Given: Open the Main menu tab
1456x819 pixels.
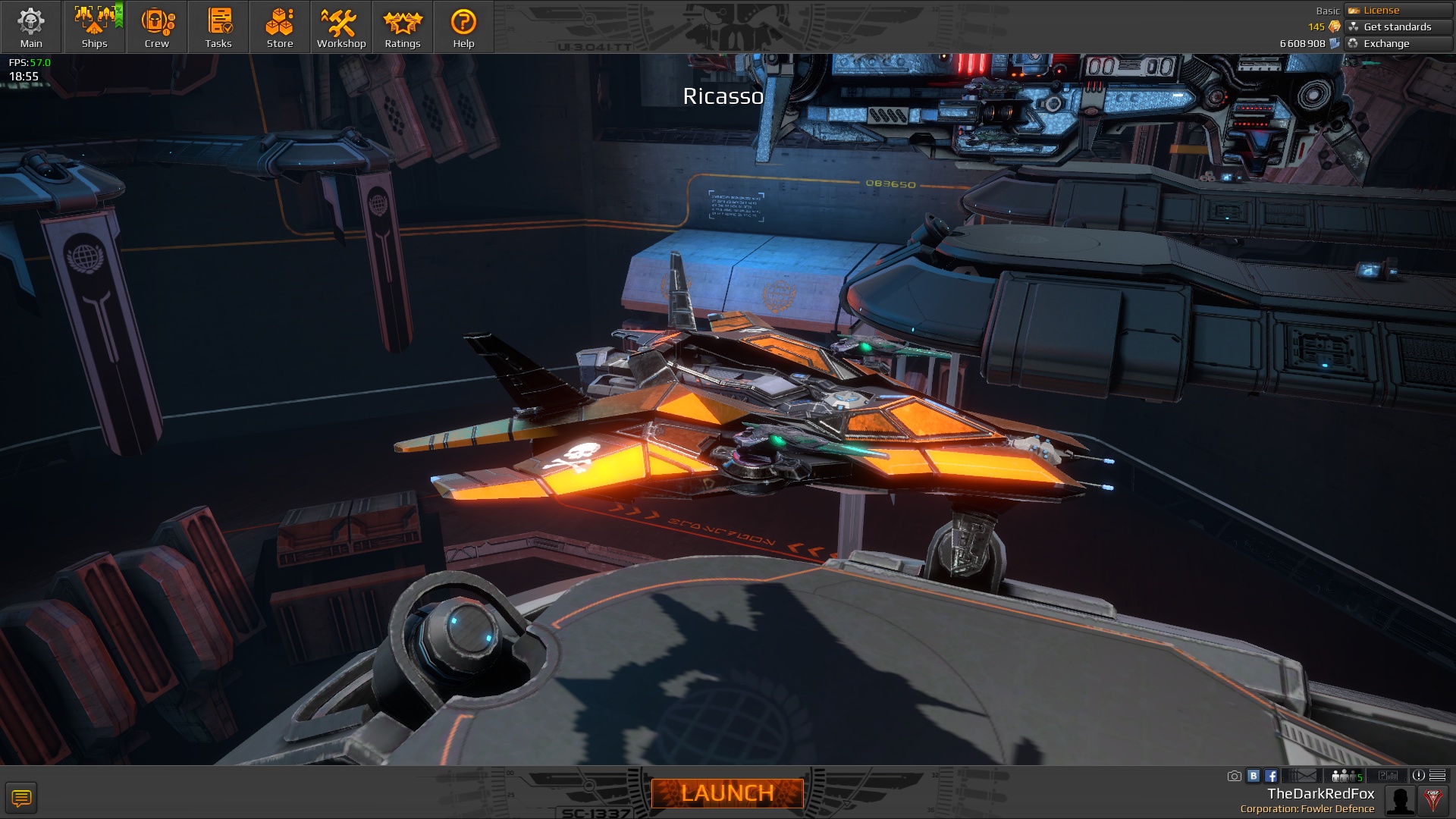Looking at the screenshot, I should [31, 27].
